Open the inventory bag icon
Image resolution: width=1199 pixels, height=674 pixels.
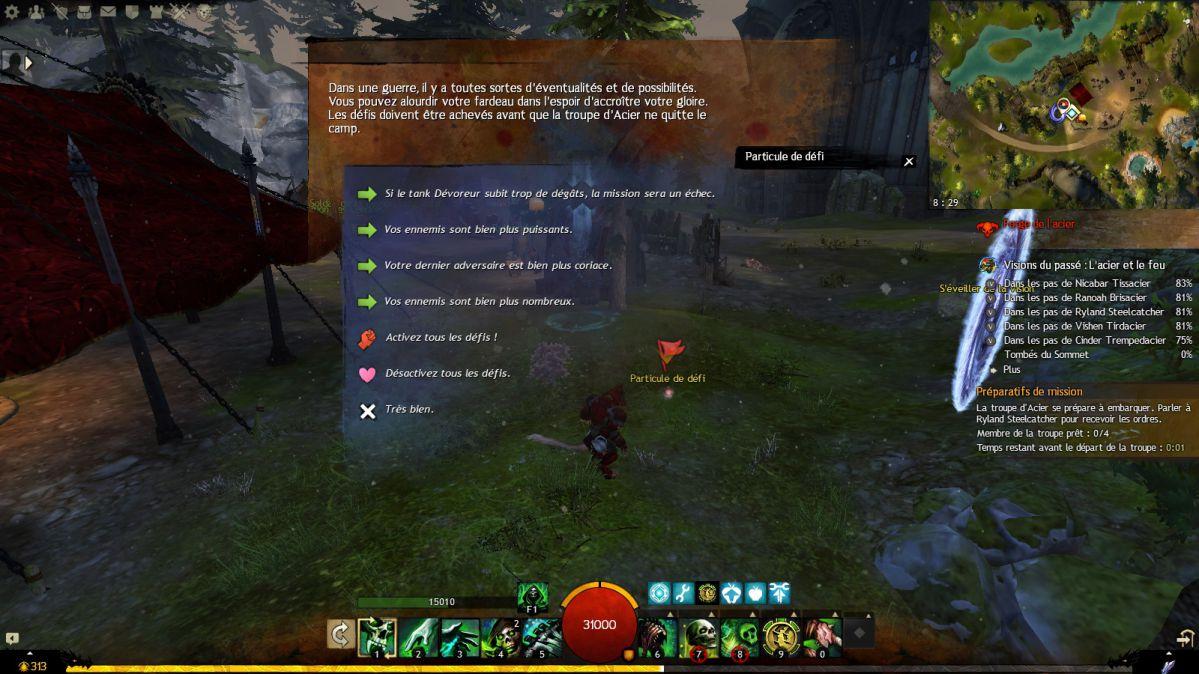point(84,12)
